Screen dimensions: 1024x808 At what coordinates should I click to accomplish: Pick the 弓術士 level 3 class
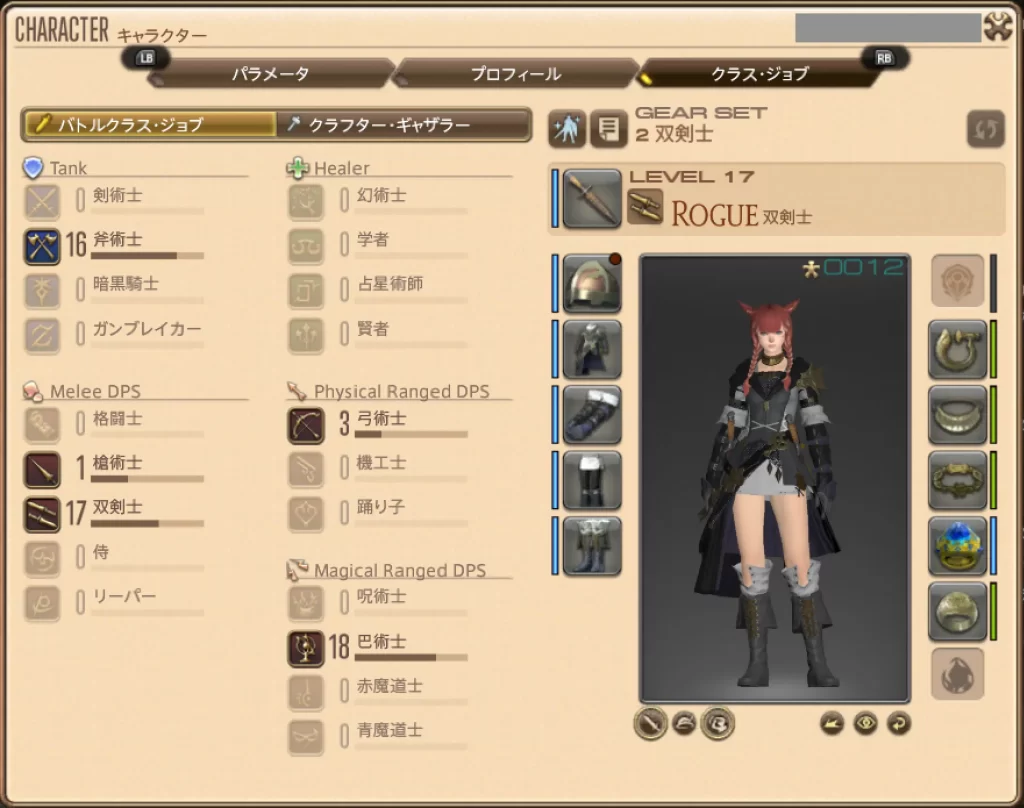tap(306, 425)
